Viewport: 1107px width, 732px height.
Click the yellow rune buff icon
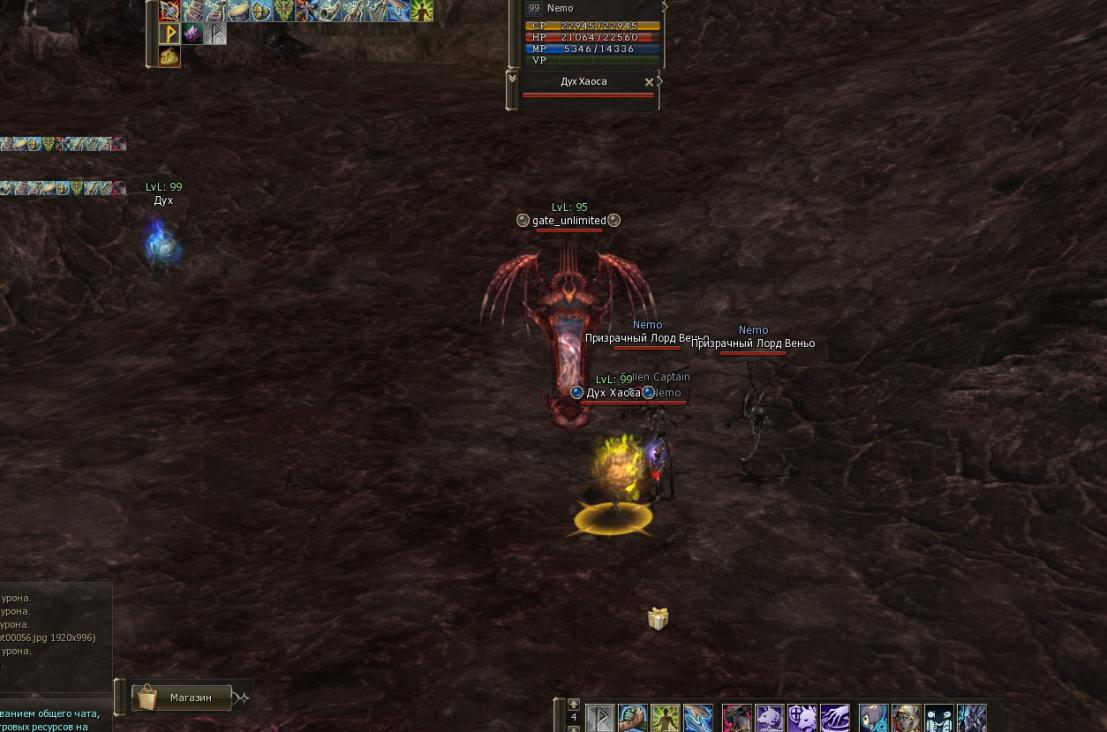point(169,34)
